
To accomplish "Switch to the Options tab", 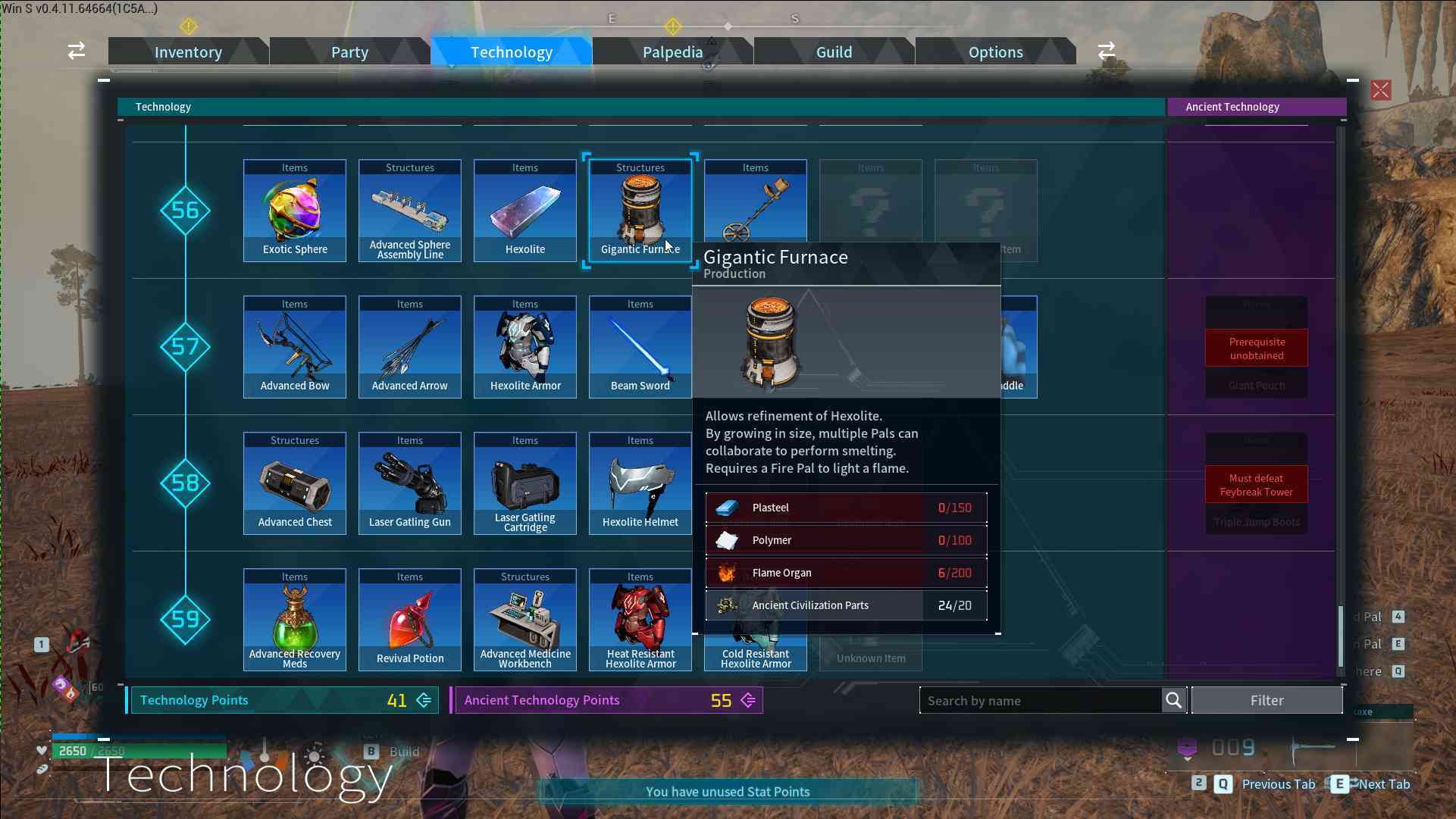I will point(995,52).
